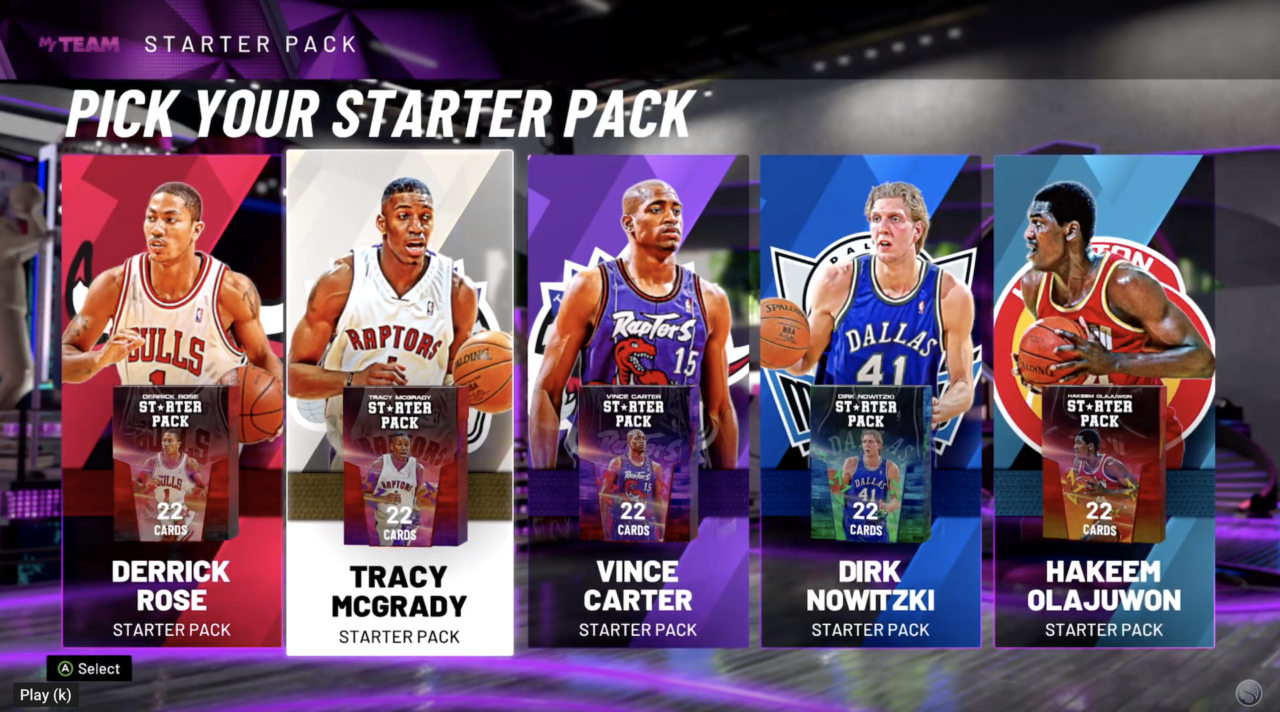Screen dimensions: 1280x712
Task: Select Dirk Nowitzki's starter pack card
Action: coord(870,400)
